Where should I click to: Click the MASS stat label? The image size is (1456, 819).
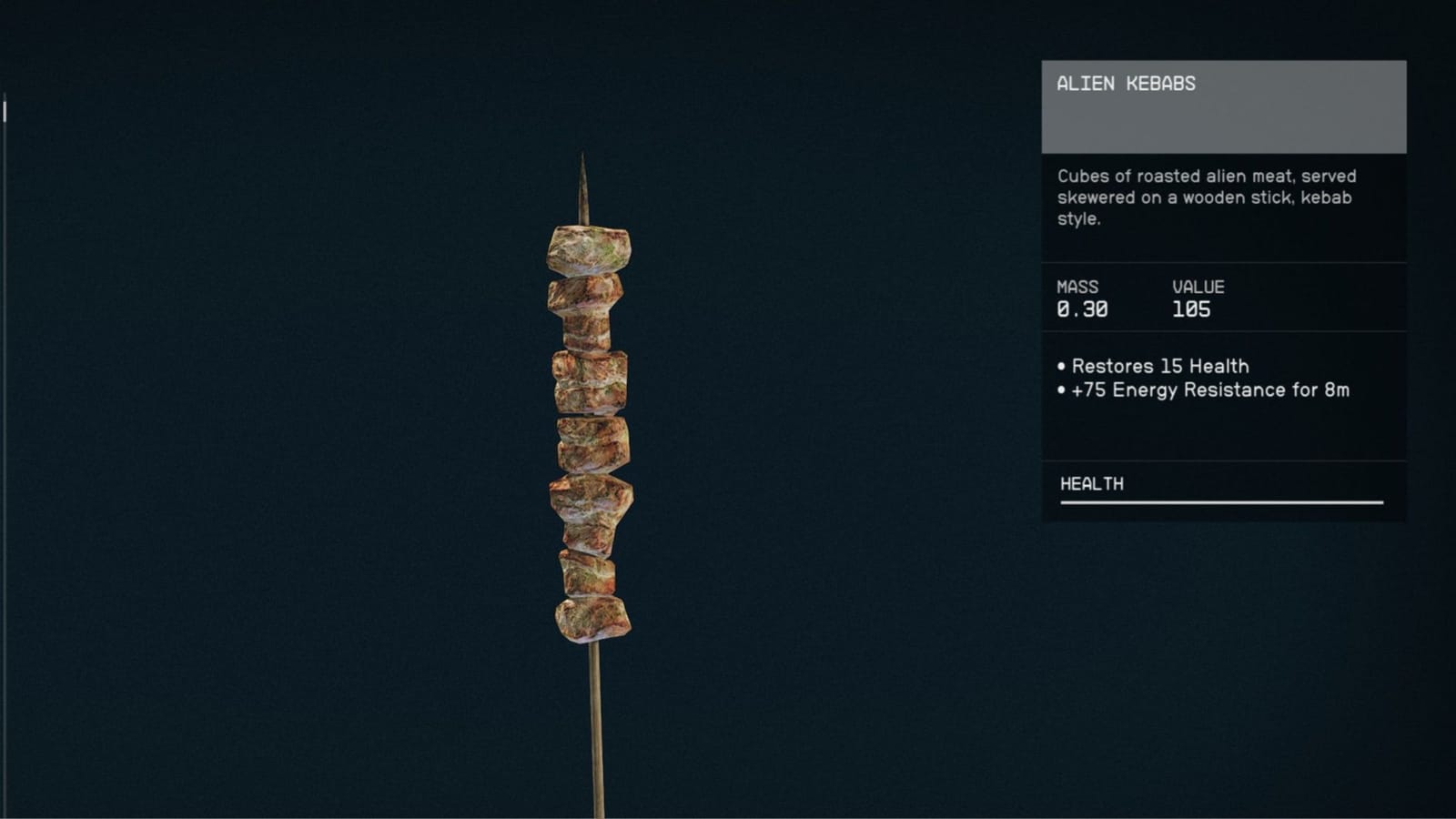(x=1076, y=286)
